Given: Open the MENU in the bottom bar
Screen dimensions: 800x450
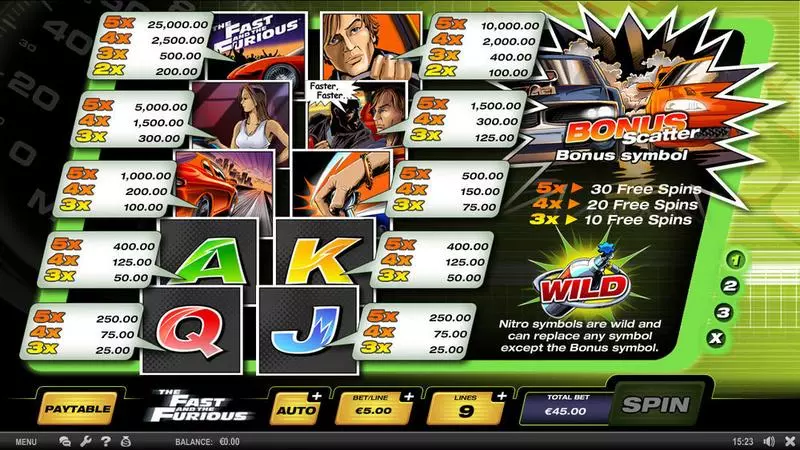Looking at the screenshot, I should 27,441.
